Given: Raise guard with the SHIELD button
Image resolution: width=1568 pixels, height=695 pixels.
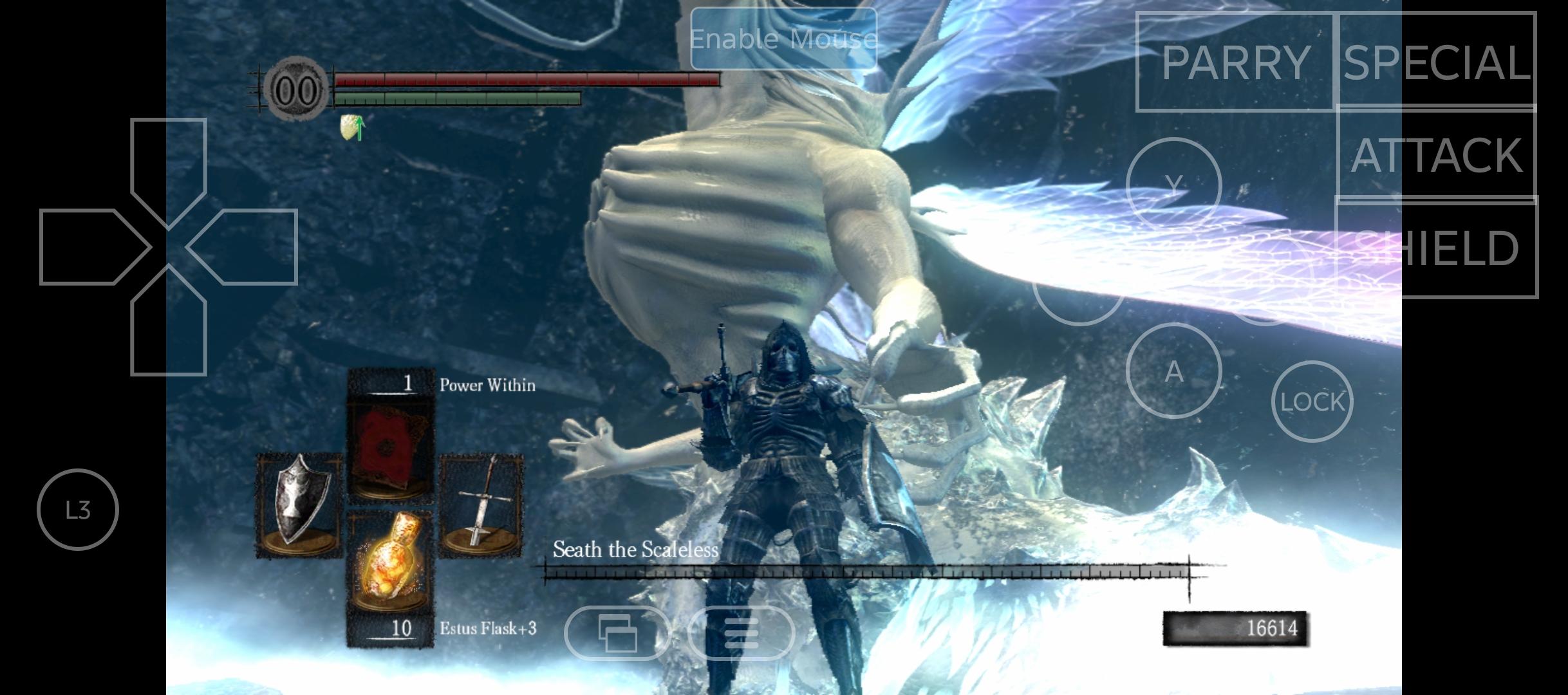Looking at the screenshot, I should pos(1436,247).
